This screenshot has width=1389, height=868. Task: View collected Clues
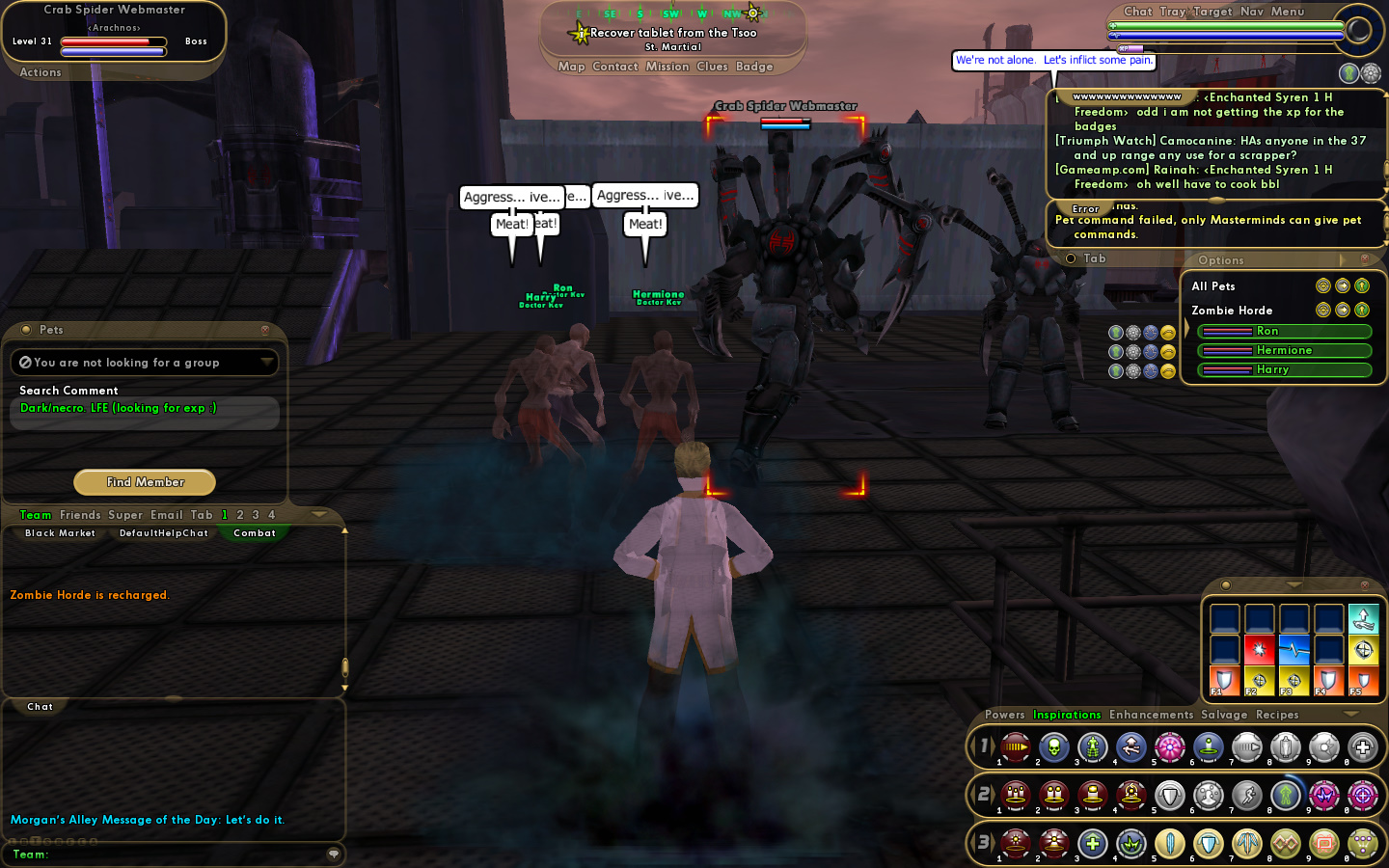(712, 67)
